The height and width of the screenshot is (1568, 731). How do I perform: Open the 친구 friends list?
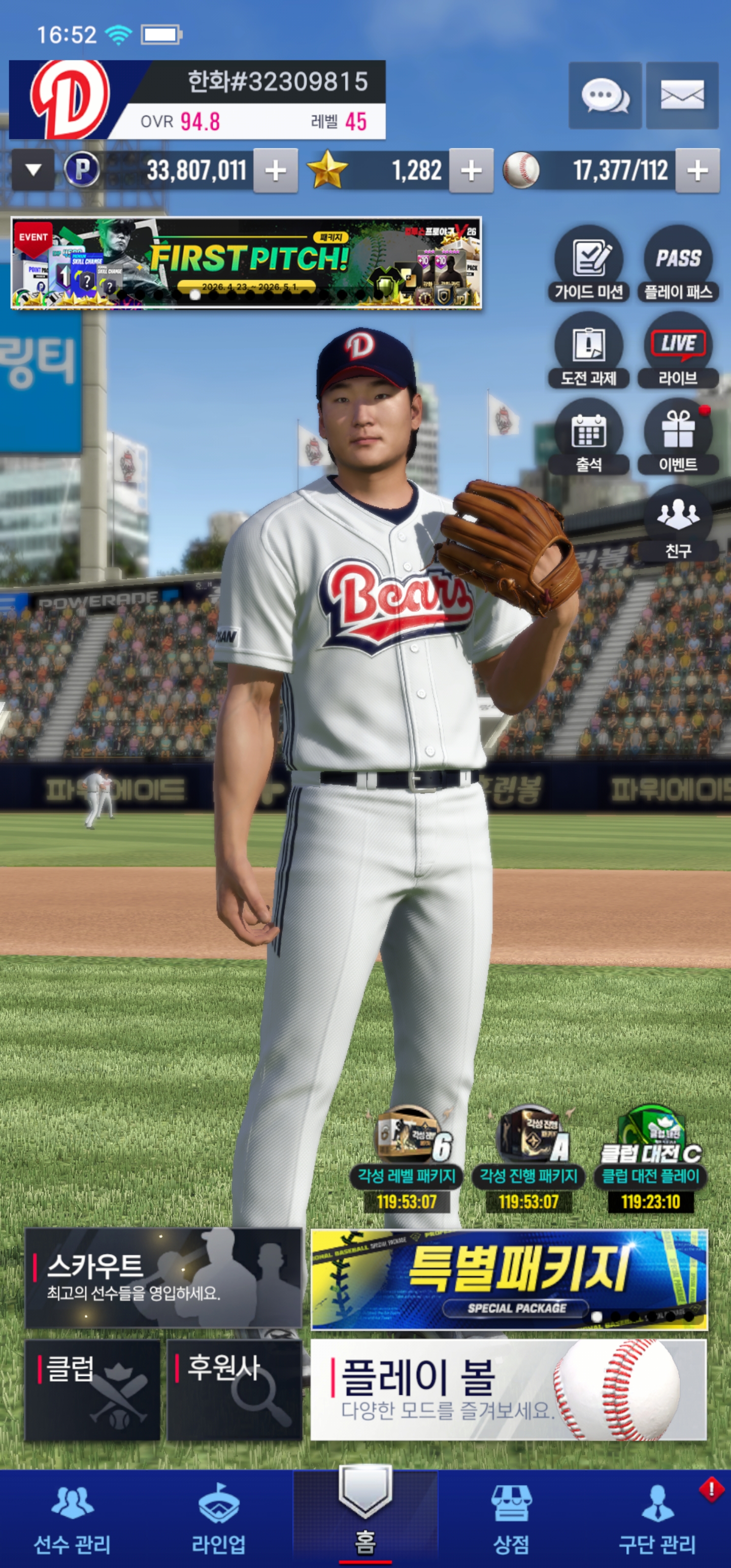point(678,524)
